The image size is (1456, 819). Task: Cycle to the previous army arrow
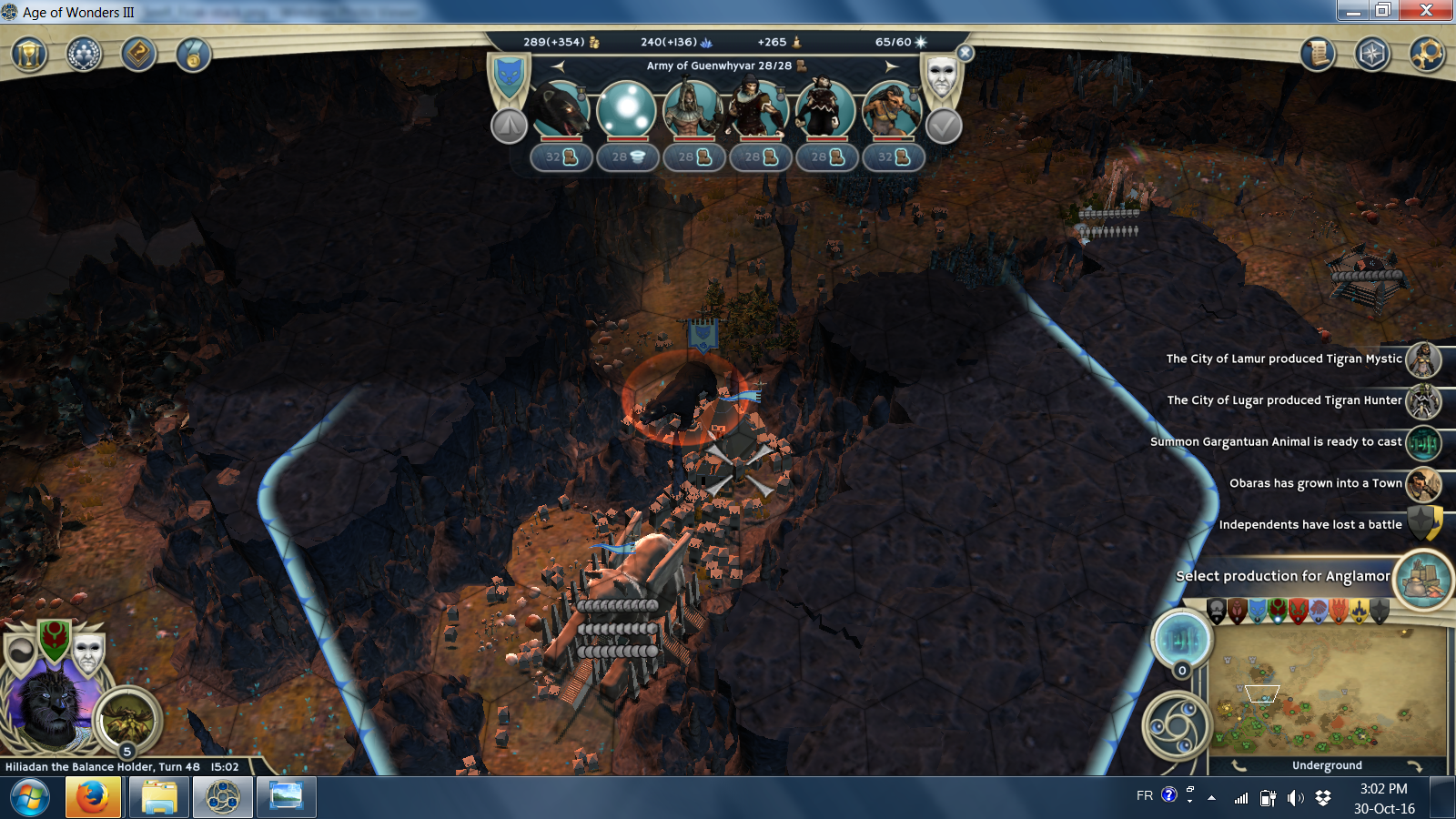click(x=558, y=66)
